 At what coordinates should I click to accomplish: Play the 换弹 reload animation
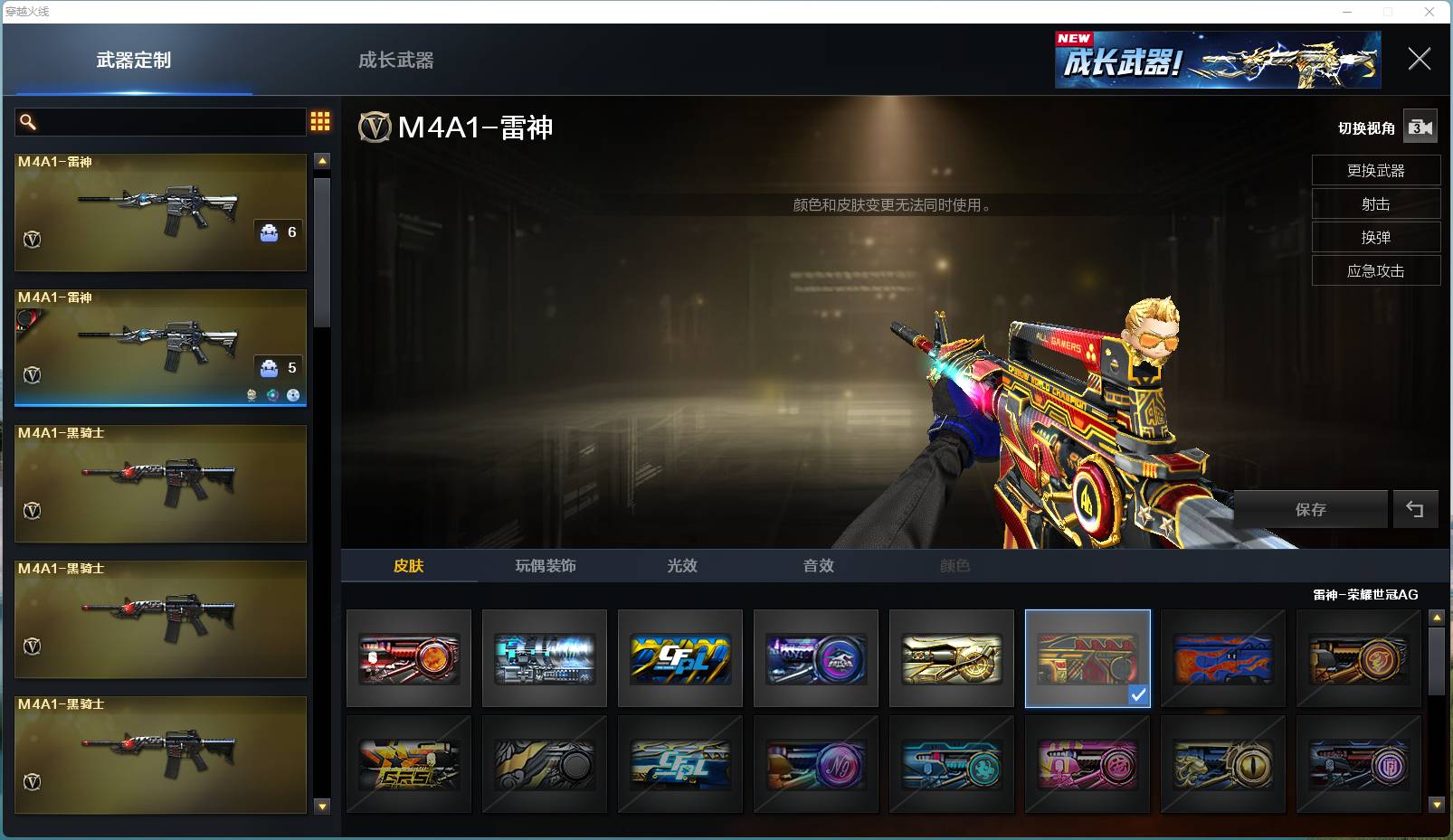click(x=1375, y=238)
